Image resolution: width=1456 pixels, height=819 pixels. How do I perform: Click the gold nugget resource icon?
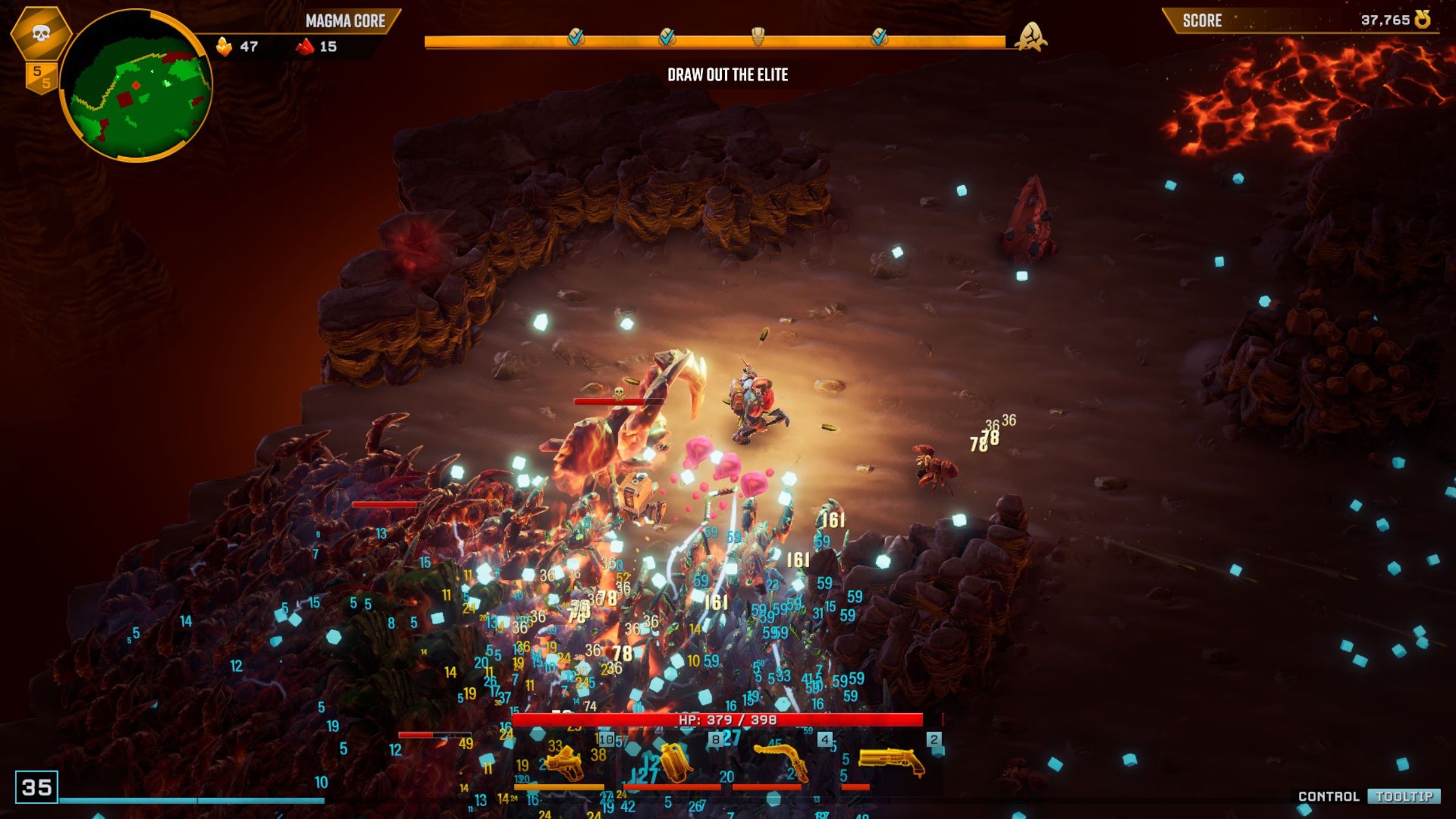[224, 47]
